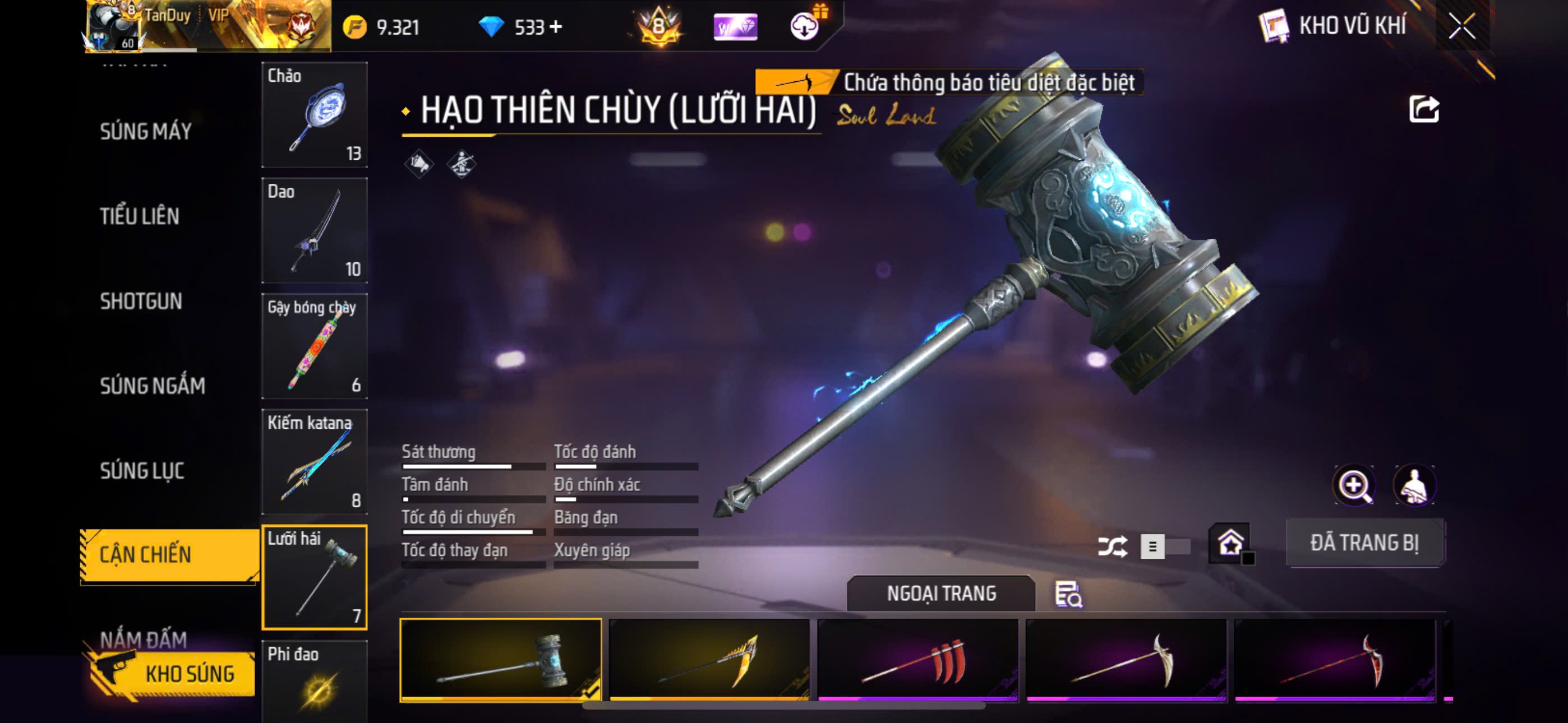Screen dimensions: 1568x723
Task: Switch to TIỂU LIÊN category
Action: (x=140, y=216)
